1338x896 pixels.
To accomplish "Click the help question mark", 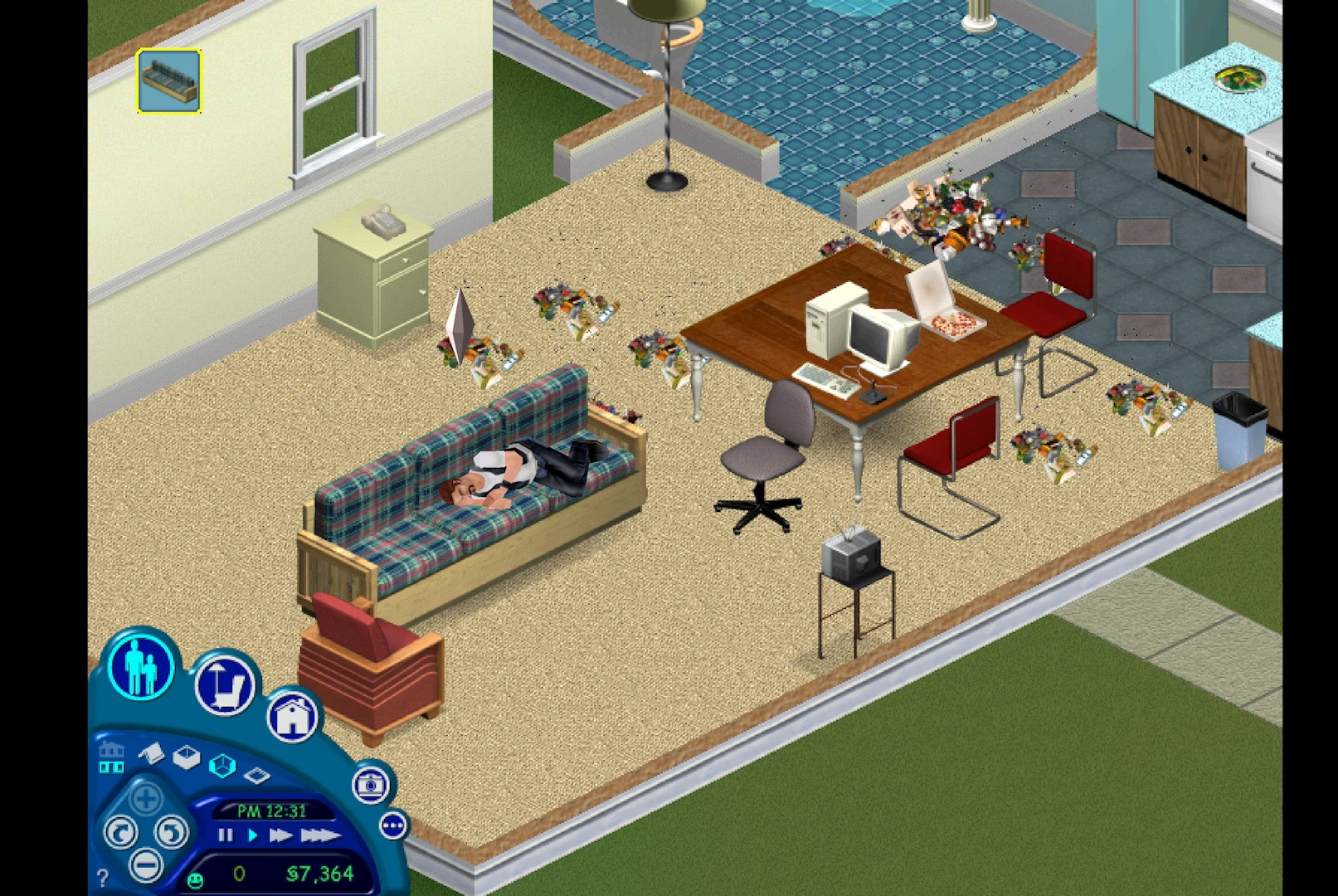I will tap(103, 876).
